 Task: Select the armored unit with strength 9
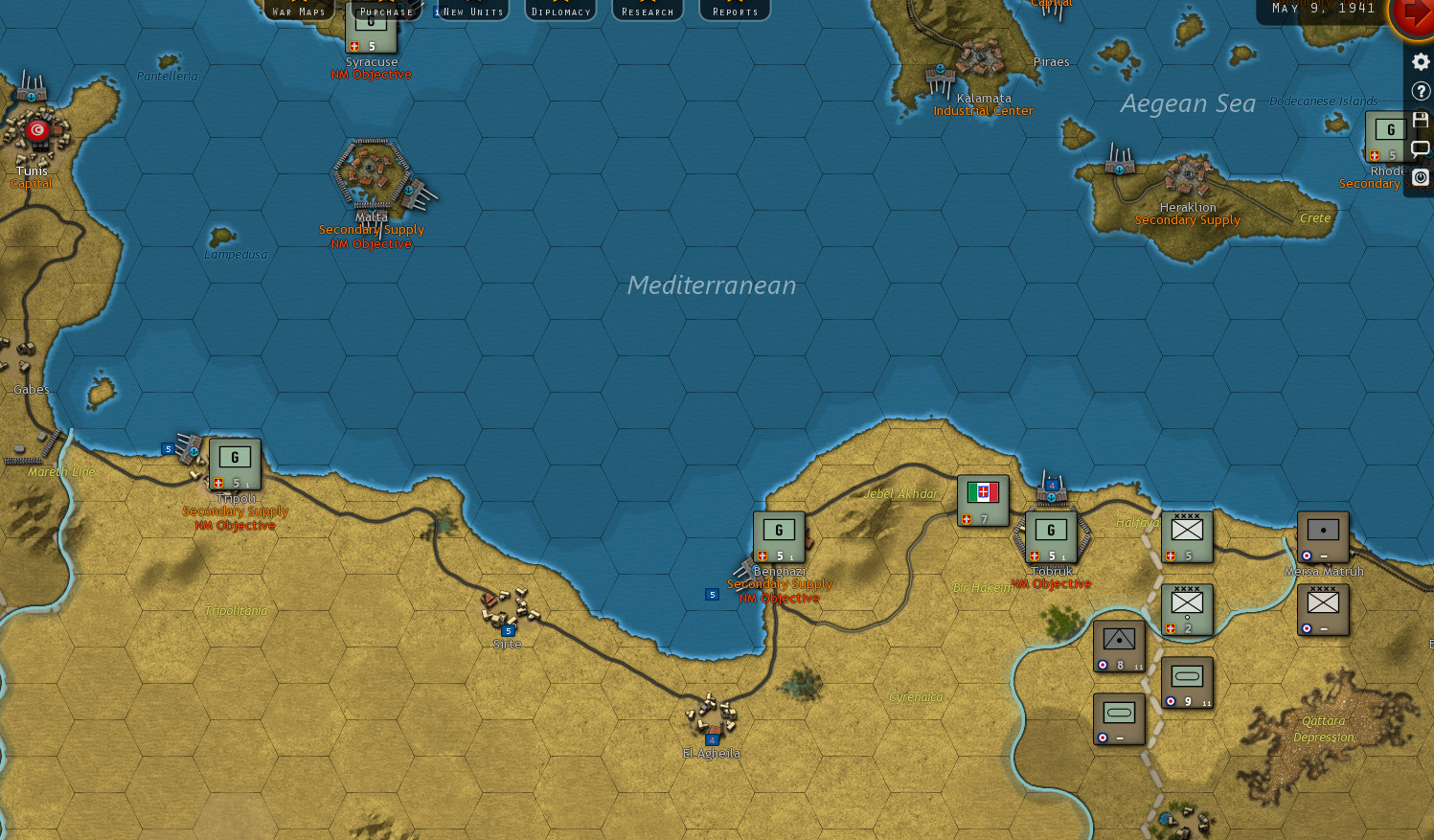(x=1187, y=682)
